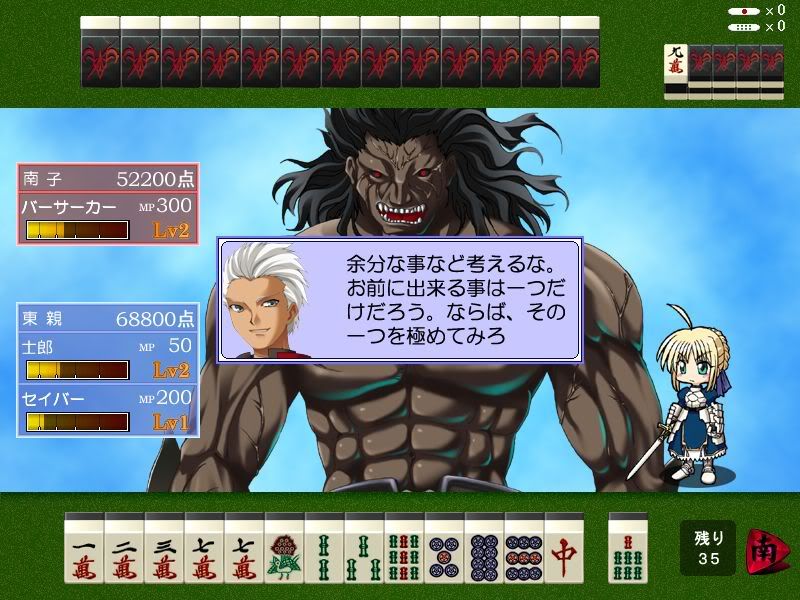Select the two-bamboo tile in hand
Image resolution: width=800 pixels, height=600 pixels.
point(324,549)
